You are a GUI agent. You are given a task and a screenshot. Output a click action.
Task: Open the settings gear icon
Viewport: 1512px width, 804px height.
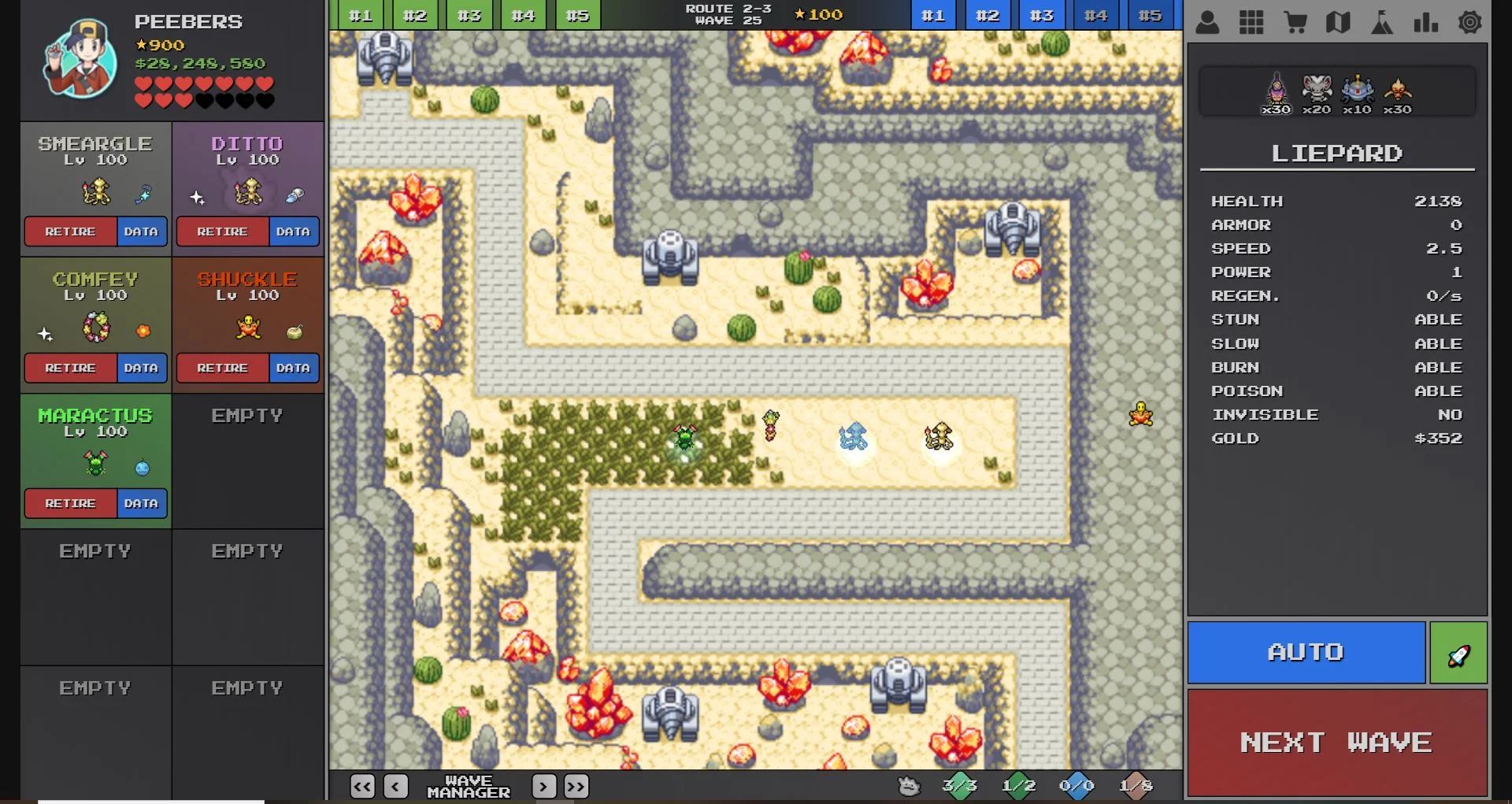click(1471, 23)
